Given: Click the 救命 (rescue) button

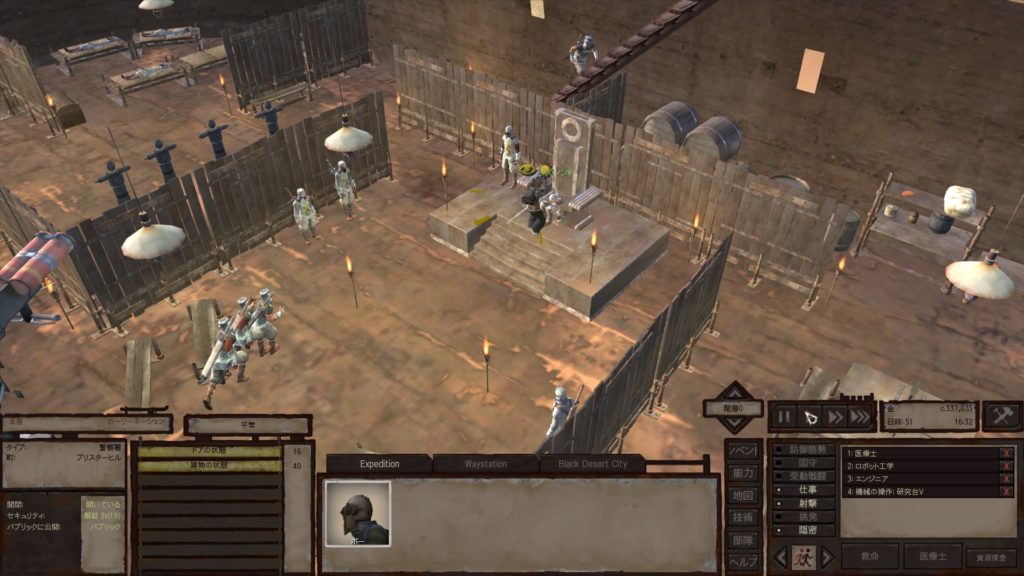Looking at the screenshot, I should 870,557.
